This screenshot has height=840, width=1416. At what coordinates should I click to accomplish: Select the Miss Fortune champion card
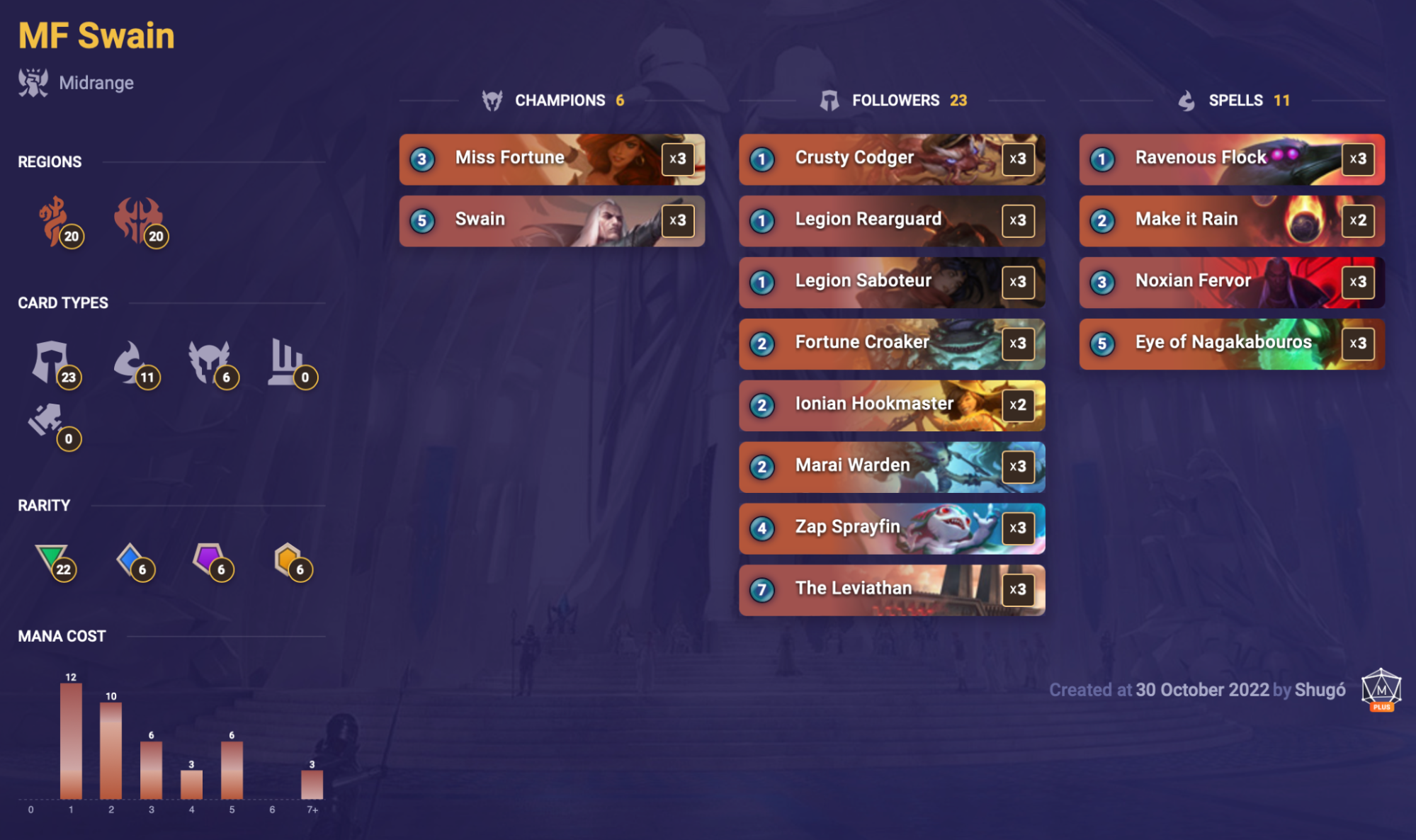pyautogui.click(x=551, y=159)
